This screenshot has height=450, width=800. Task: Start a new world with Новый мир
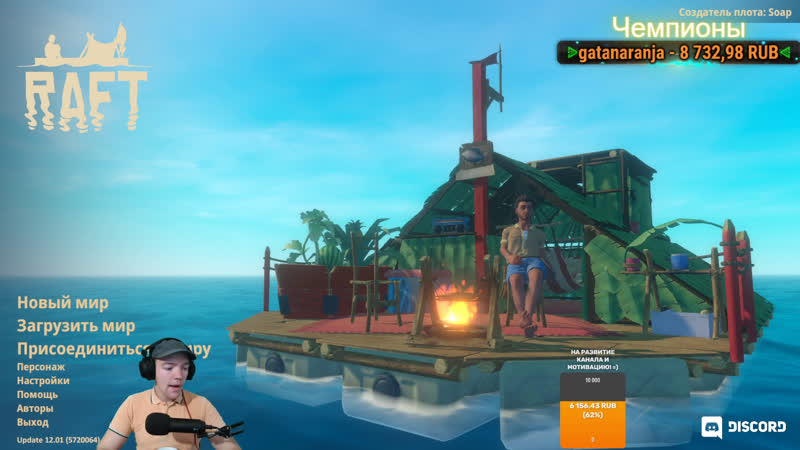63,303
